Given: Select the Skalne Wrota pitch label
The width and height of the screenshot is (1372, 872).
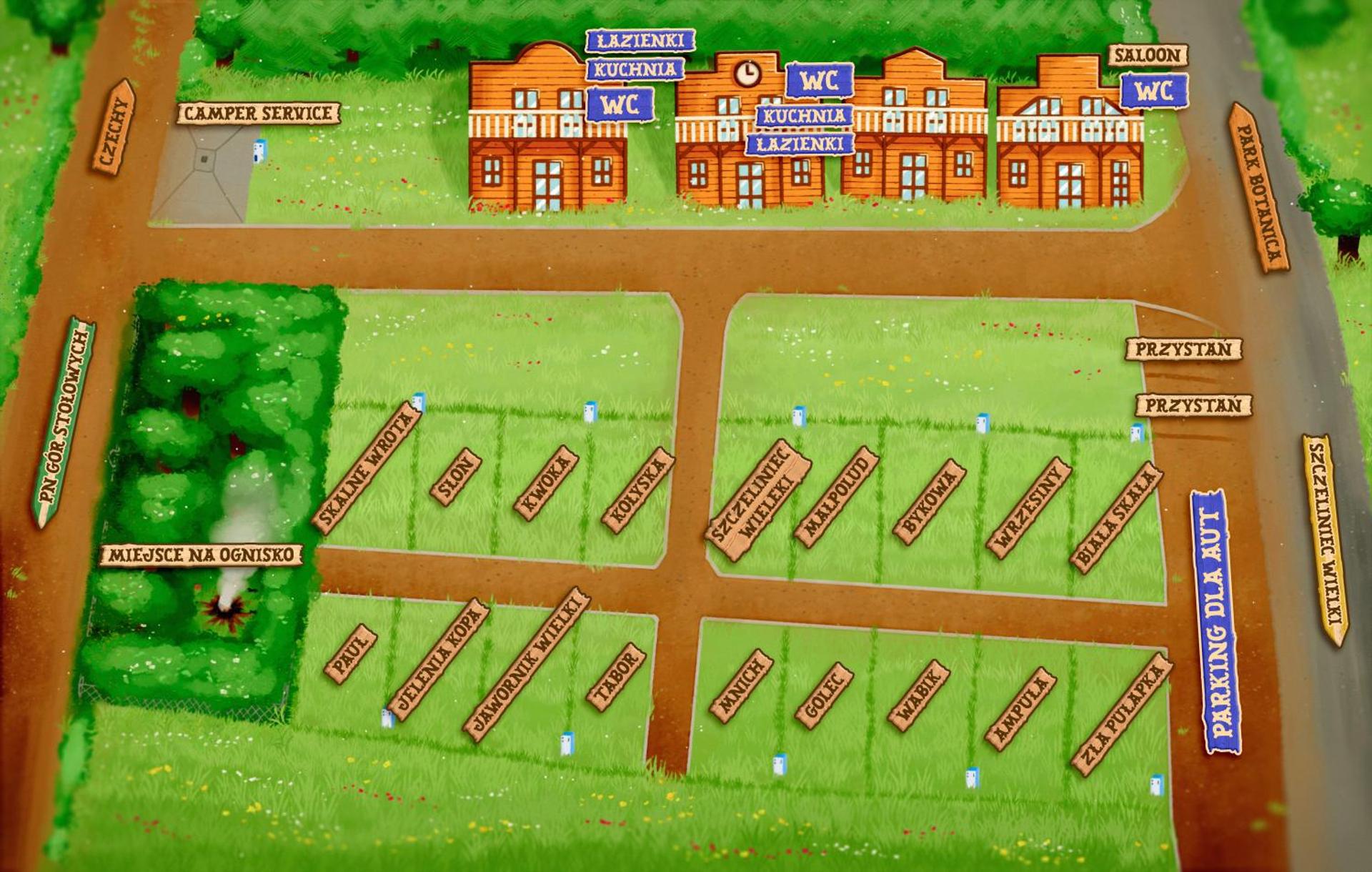Looking at the screenshot, I should click(x=367, y=468).
